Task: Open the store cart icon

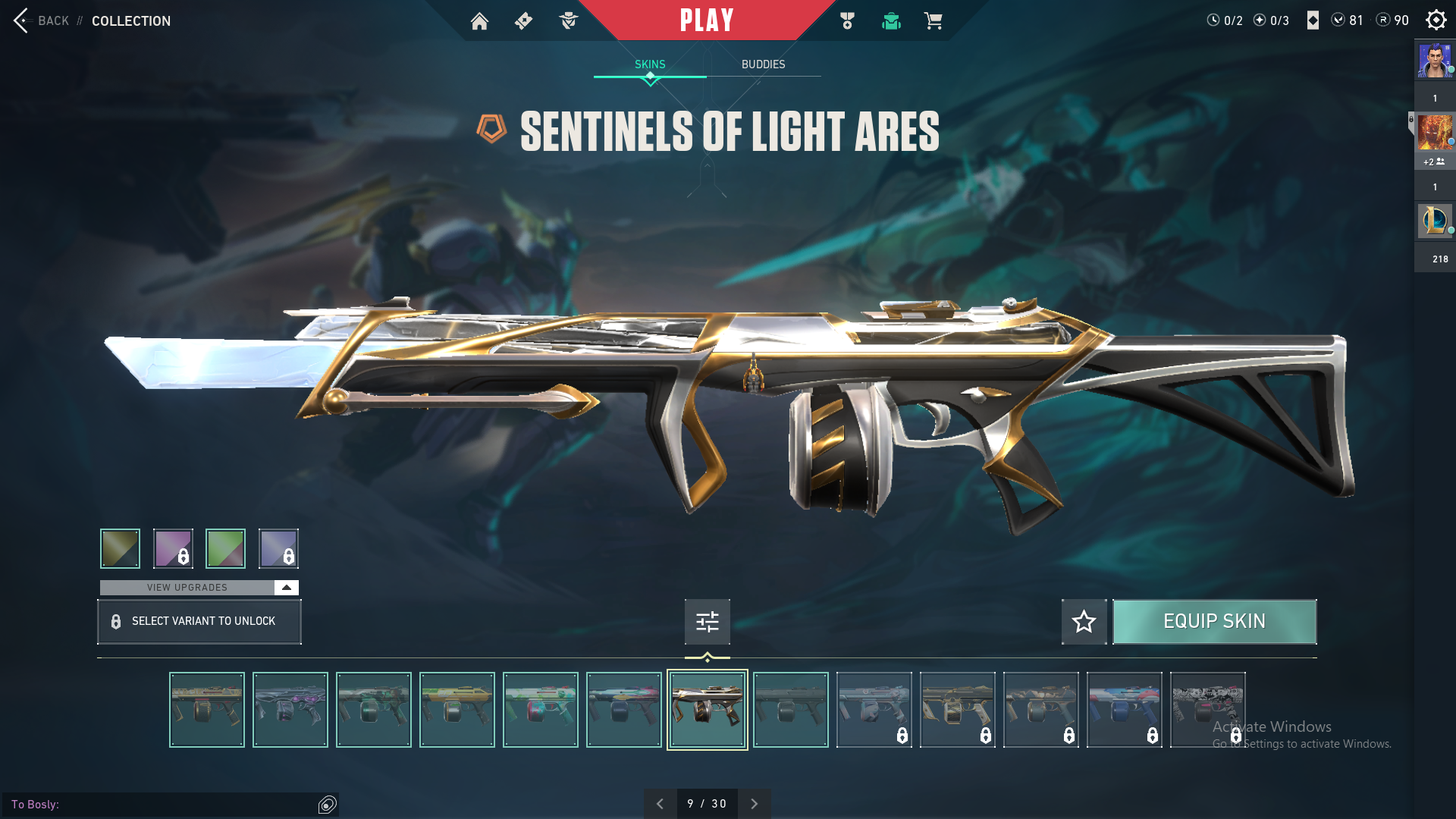Action: [x=933, y=21]
